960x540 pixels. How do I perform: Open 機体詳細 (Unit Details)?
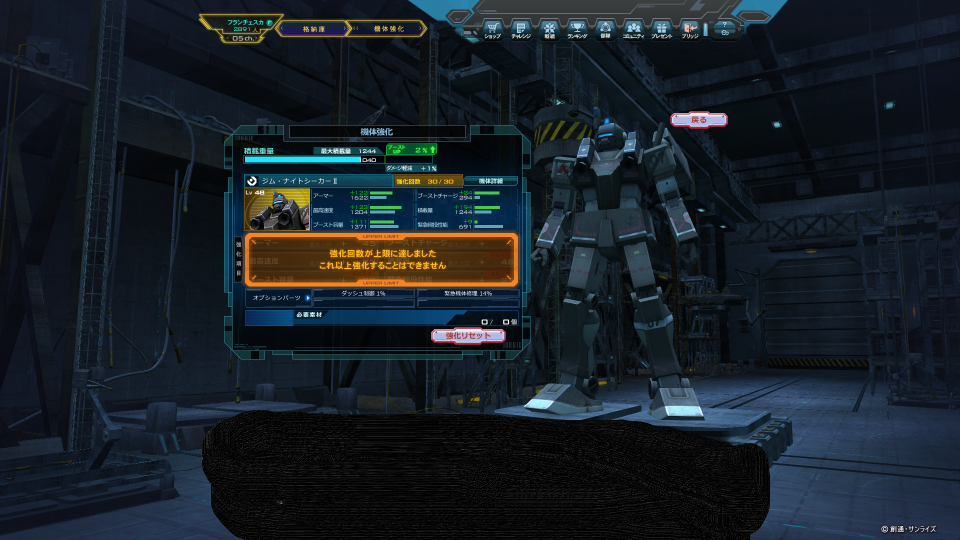point(490,181)
